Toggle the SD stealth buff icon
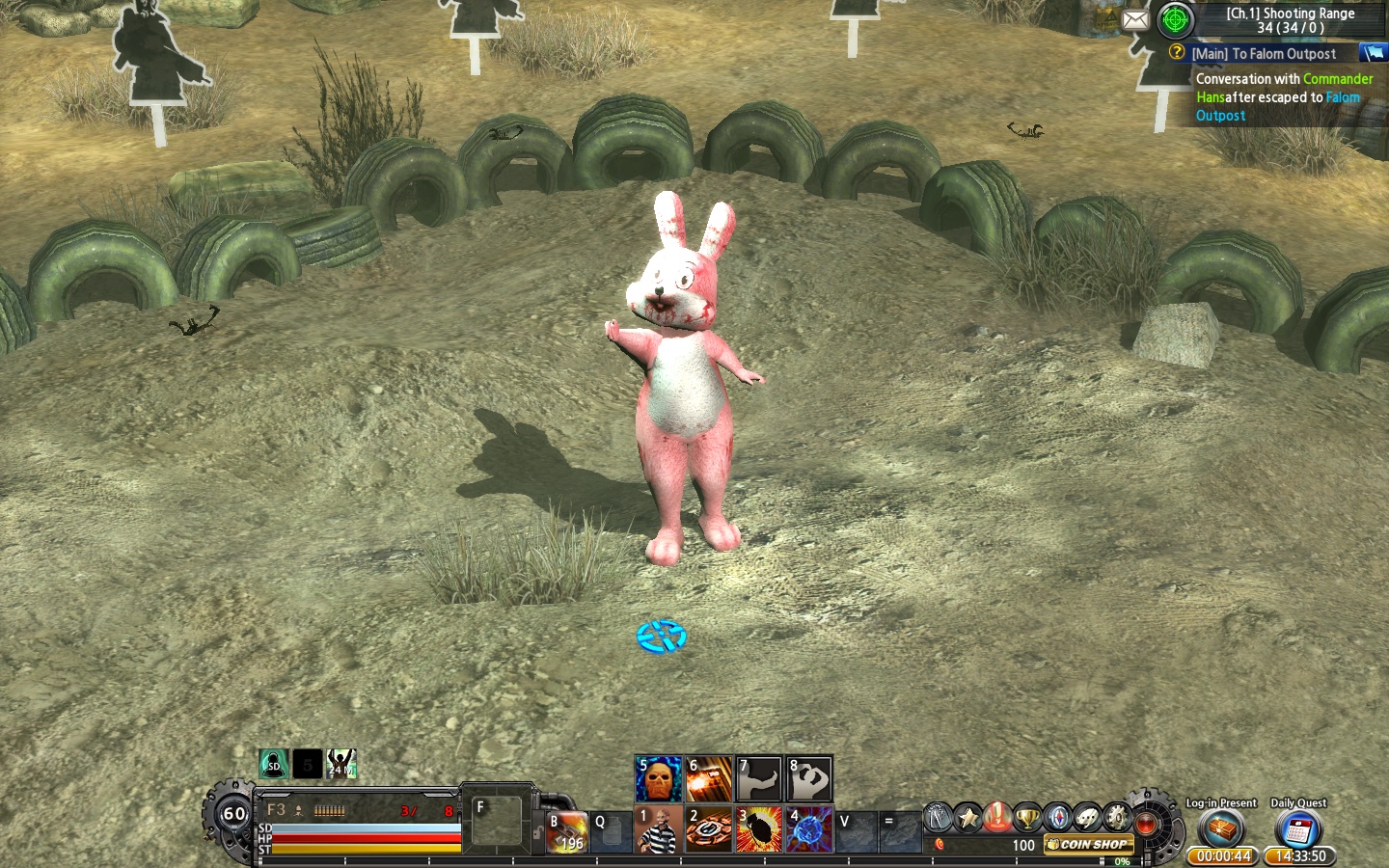Screen dimensions: 1389x868 click(x=274, y=762)
